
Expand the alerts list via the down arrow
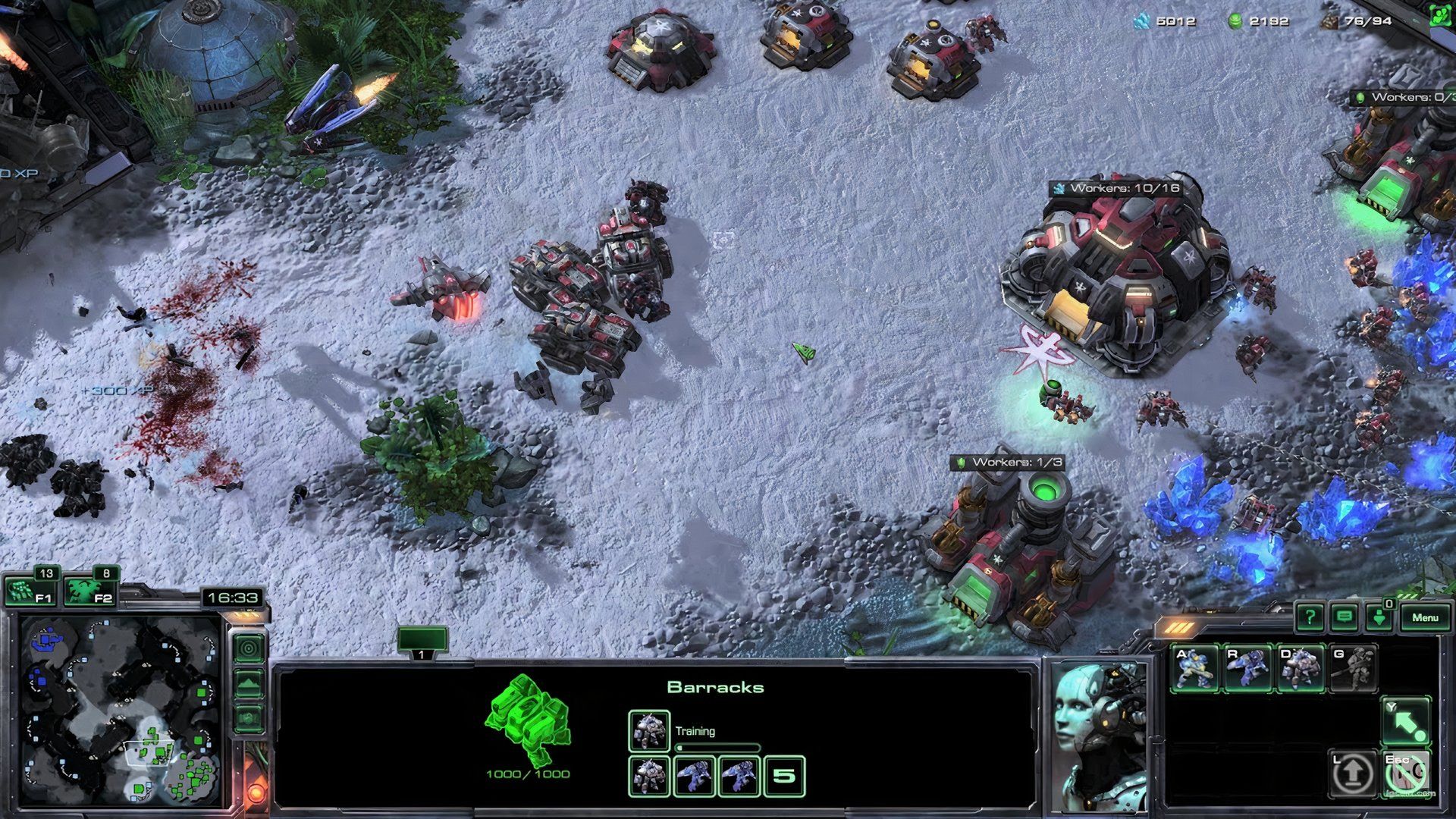pyautogui.click(x=1379, y=617)
